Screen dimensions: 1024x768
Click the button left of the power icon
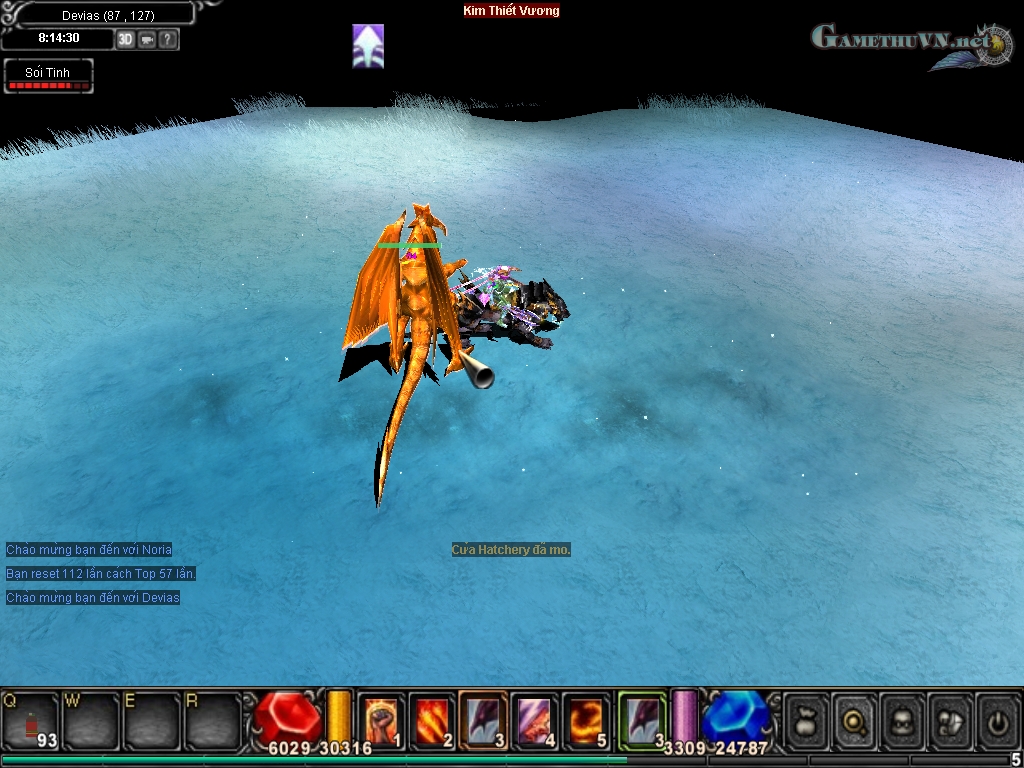951,720
